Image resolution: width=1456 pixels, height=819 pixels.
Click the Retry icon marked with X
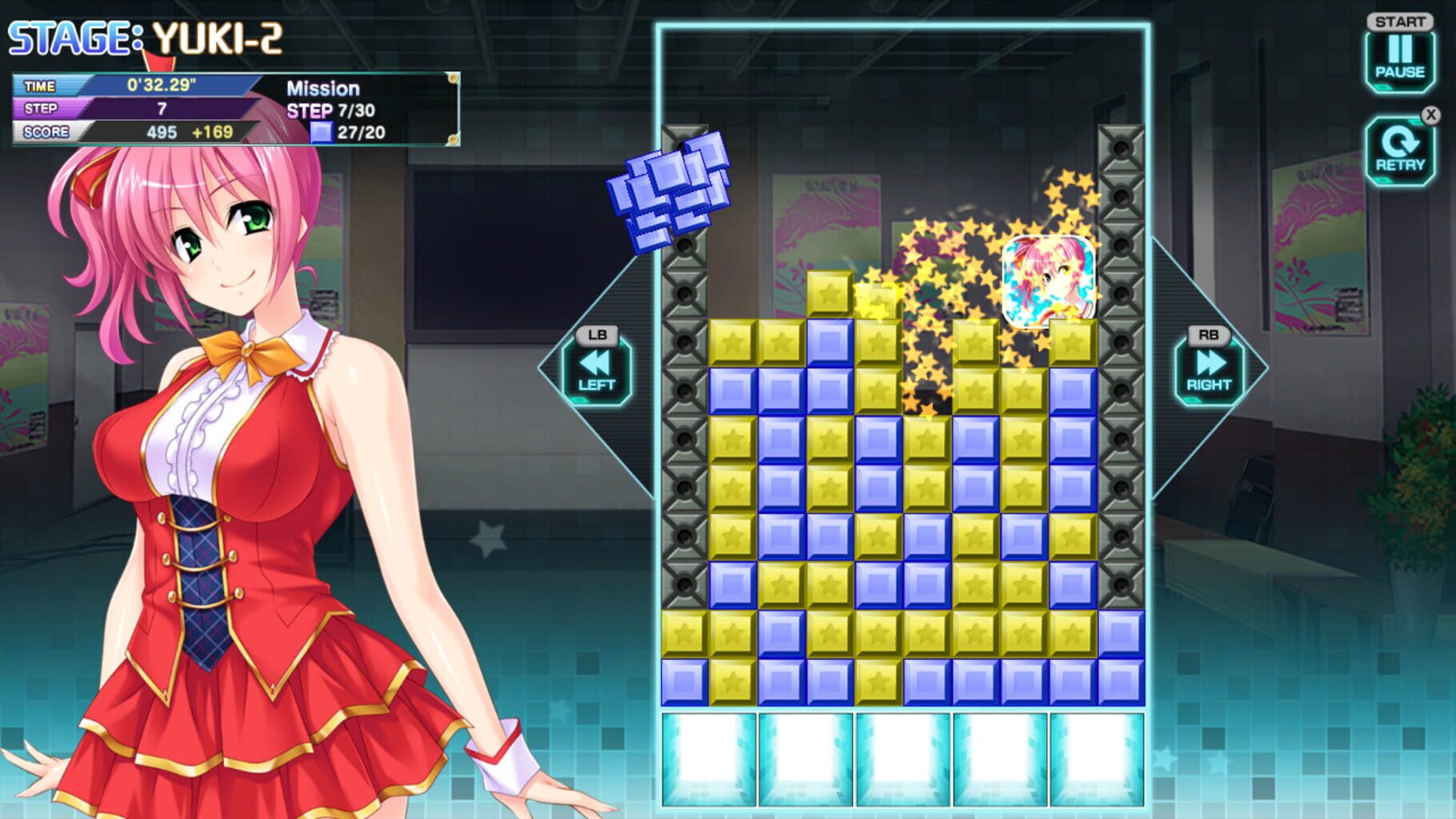pos(1402,150)
